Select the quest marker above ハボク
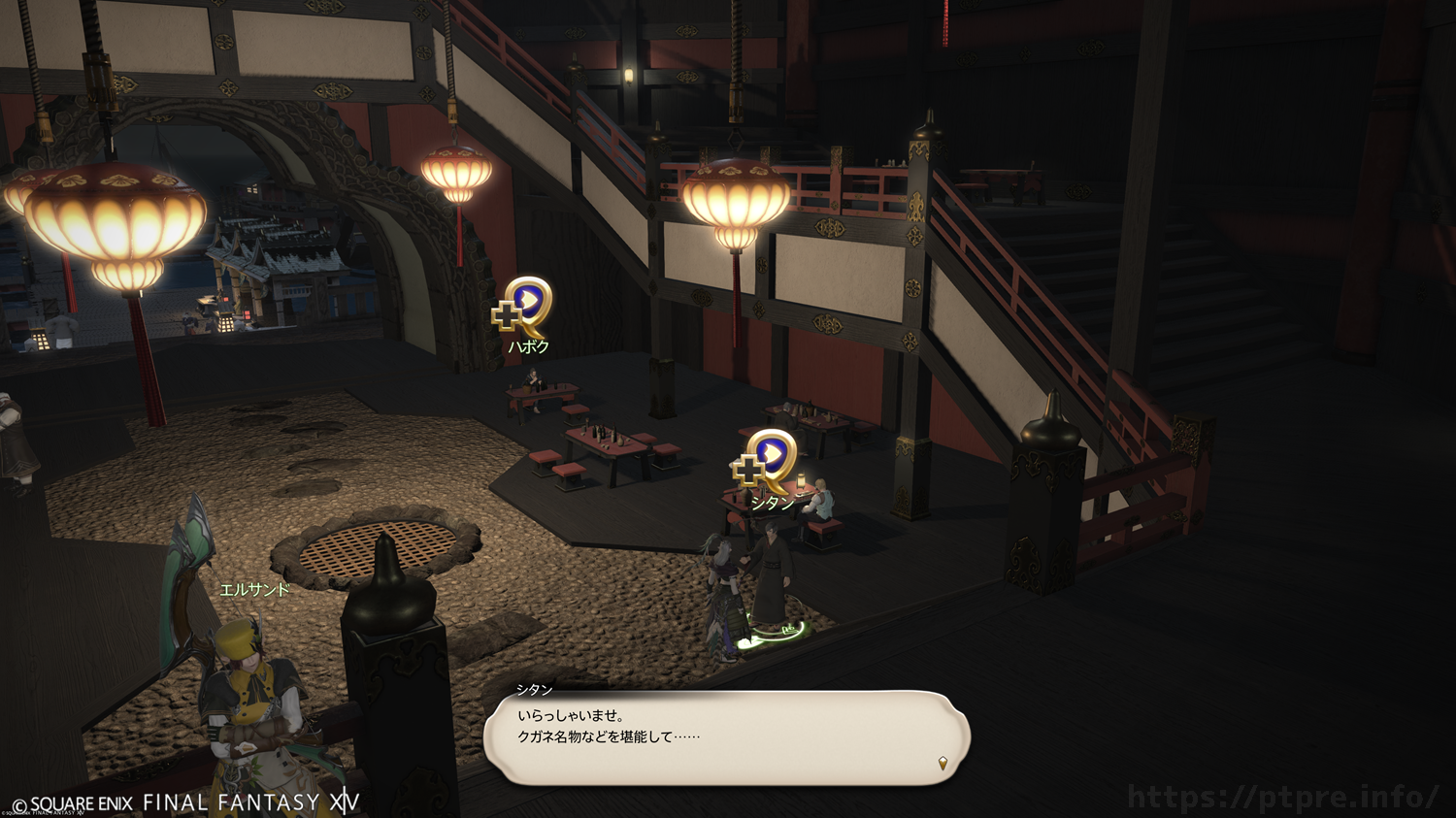 (525, 305)
